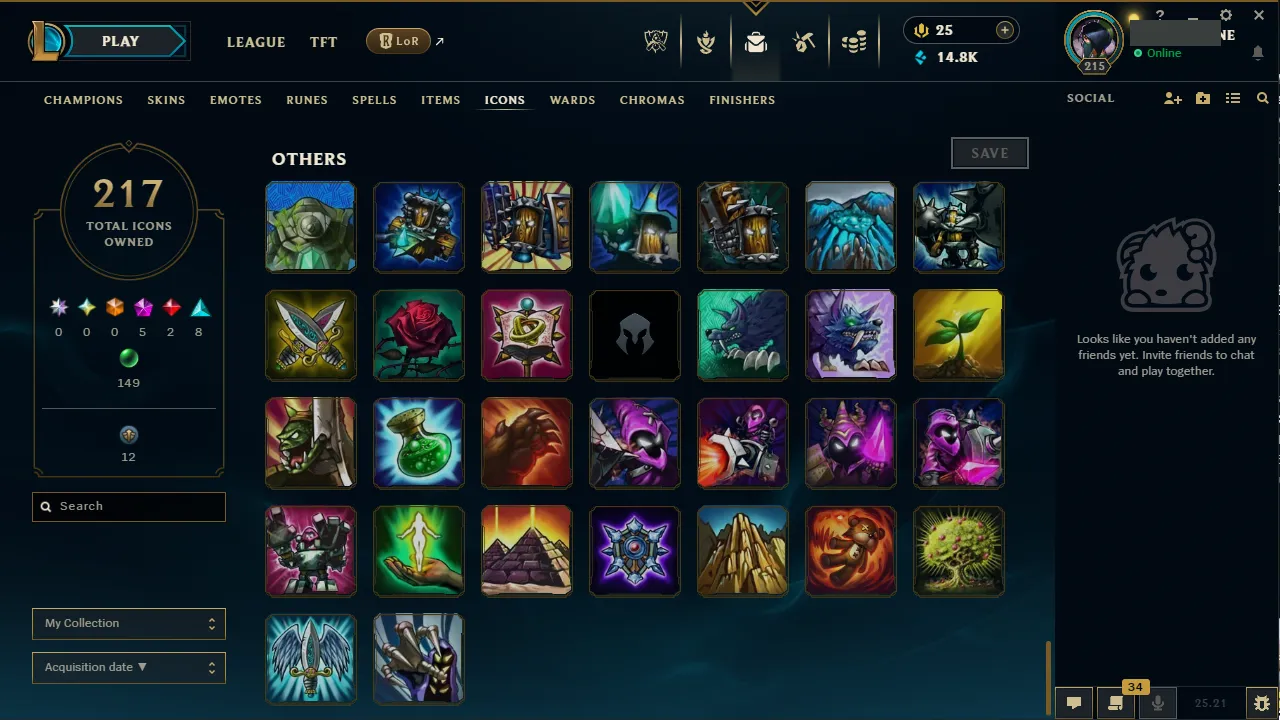Switch to the SKINS tab
This screenshot has height=720, width=1280.
tap(166, 100)
